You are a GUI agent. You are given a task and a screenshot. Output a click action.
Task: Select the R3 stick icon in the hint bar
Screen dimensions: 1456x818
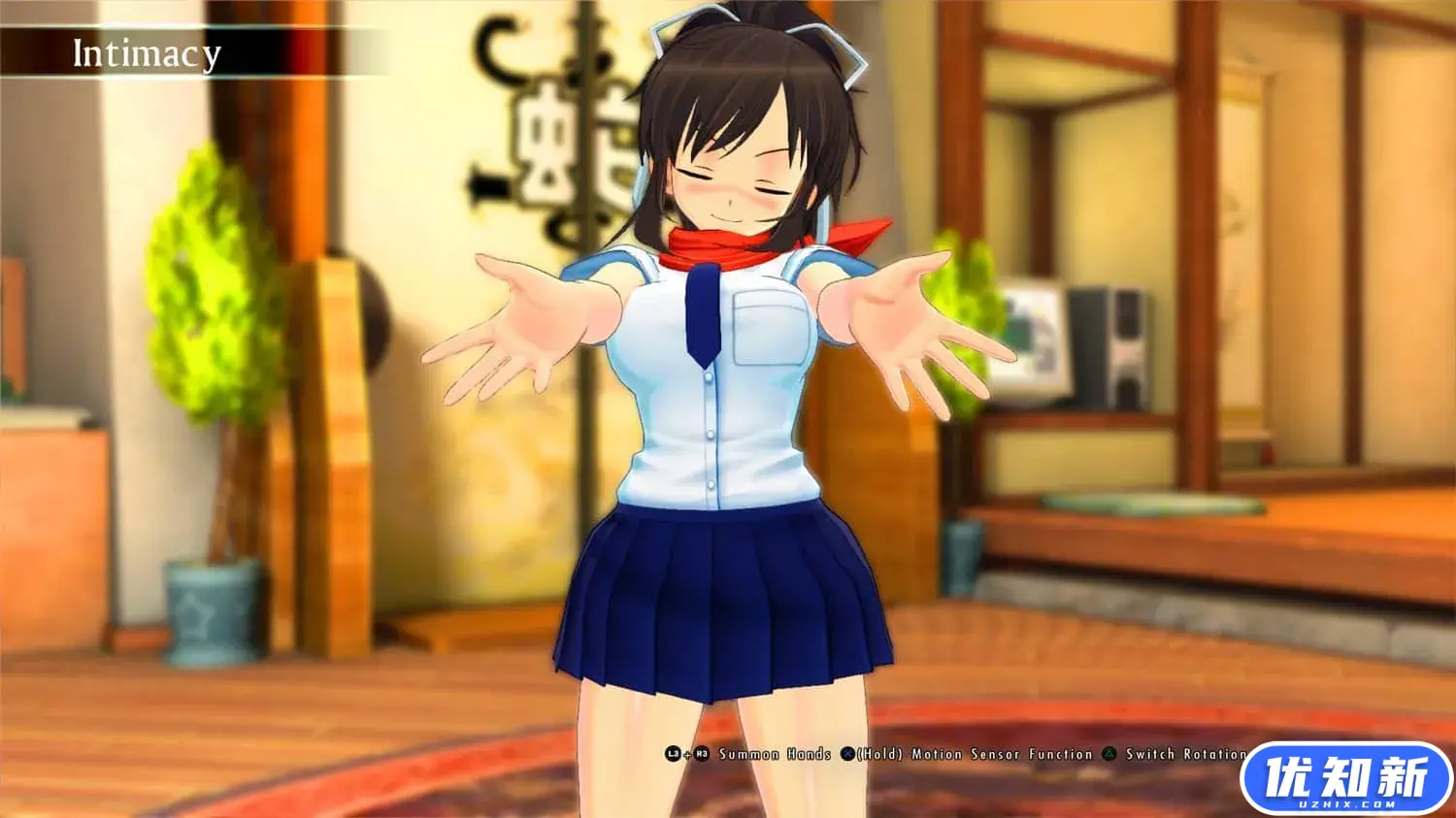[701, 753]
